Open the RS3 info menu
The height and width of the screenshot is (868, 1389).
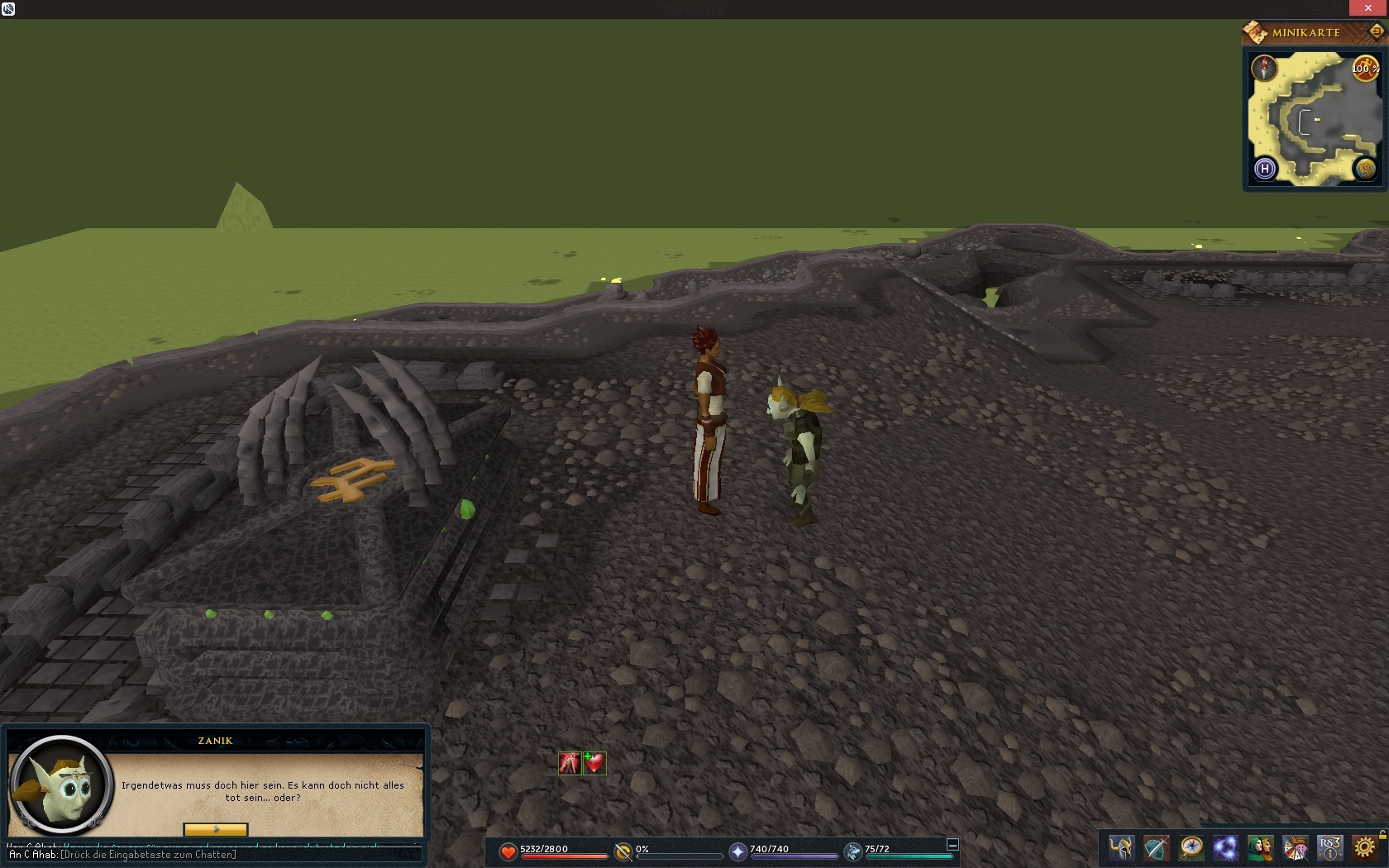point(1330,848)
